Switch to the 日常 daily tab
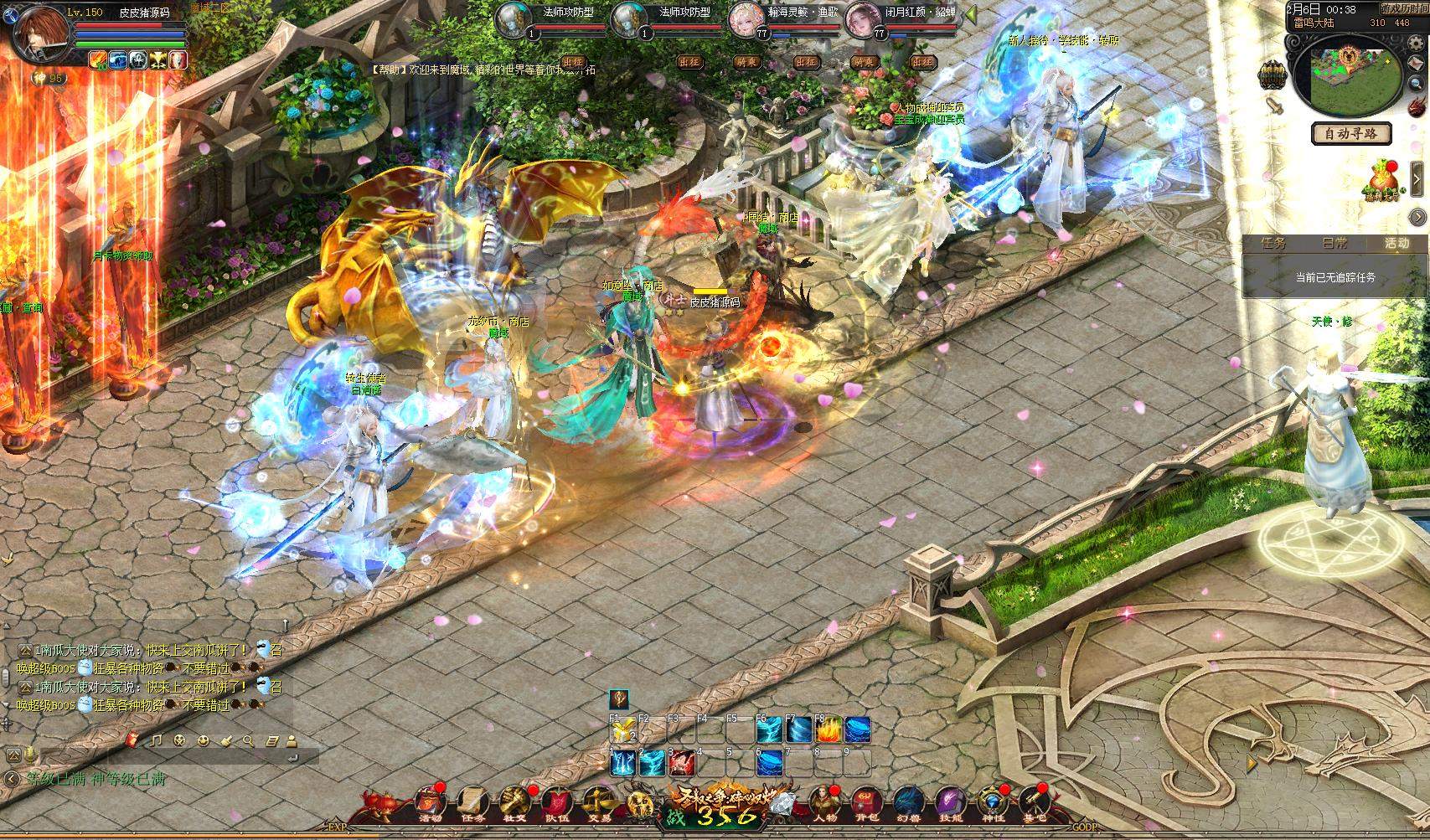The image size is (1430, 840). pos(1334,243)
